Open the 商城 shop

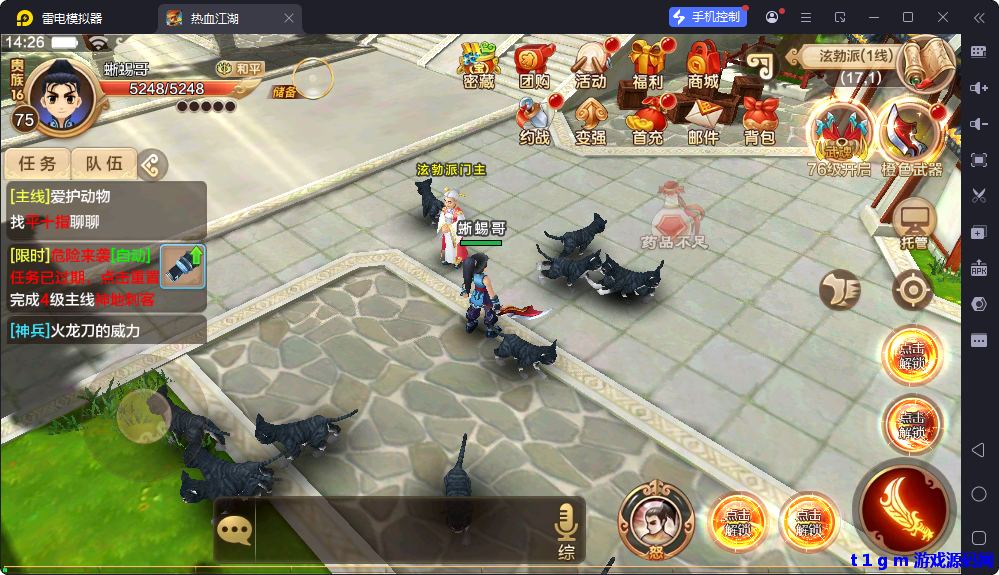pyautogui.click(x=704, y=65)
